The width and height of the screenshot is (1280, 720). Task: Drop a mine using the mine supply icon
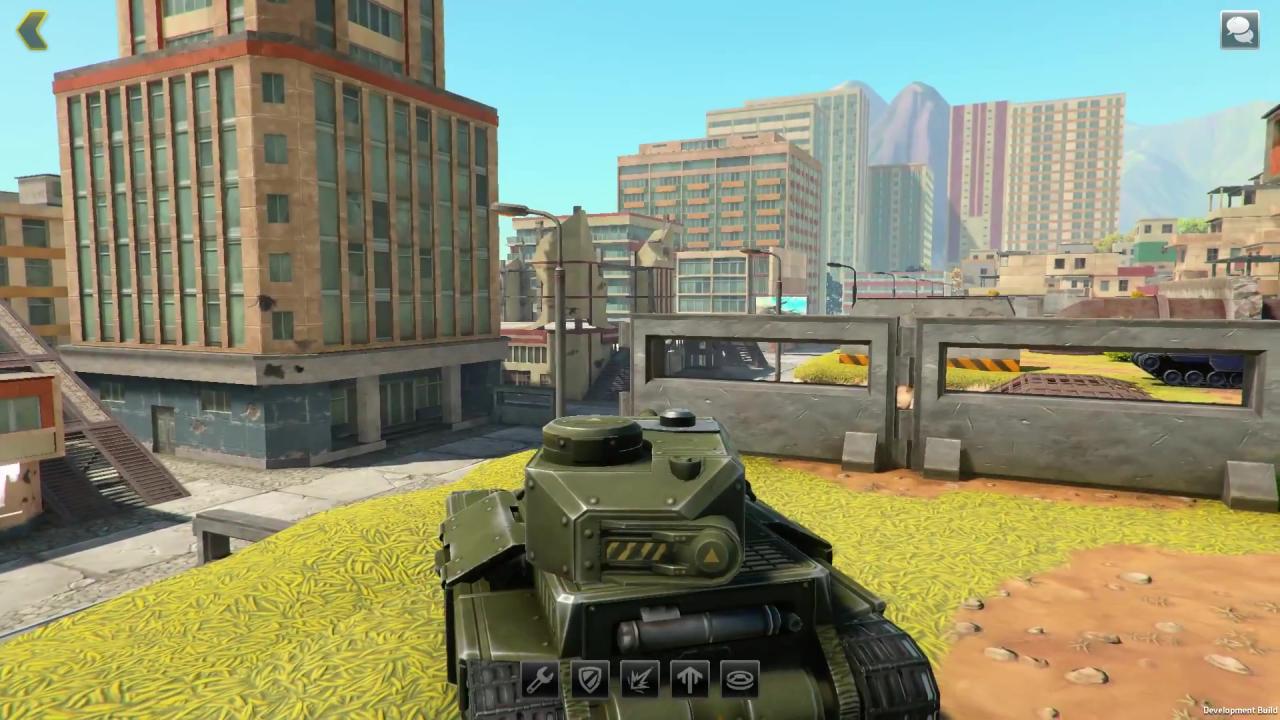[739, 680]
